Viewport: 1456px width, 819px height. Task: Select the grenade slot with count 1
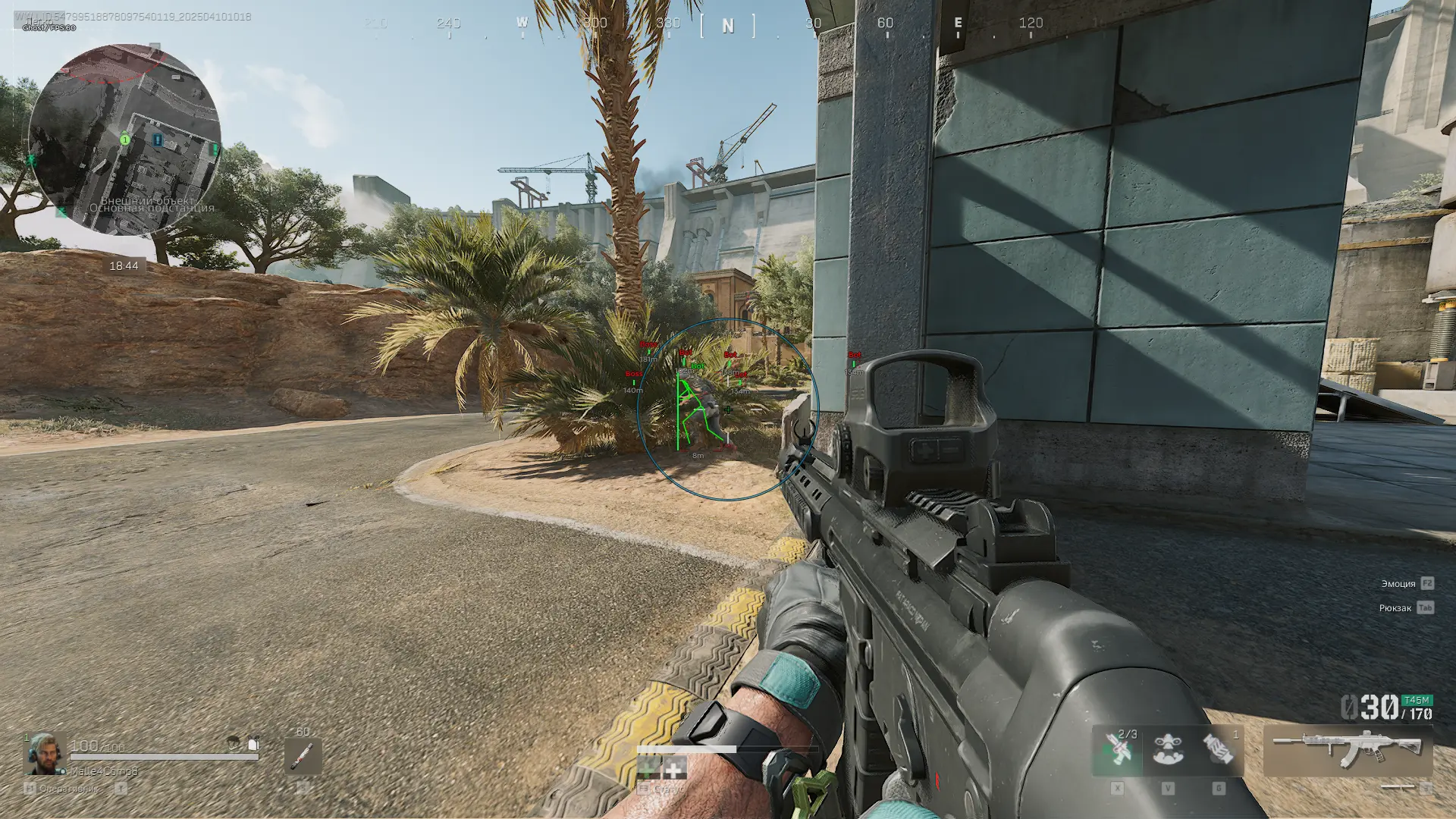tap(1219, 749)
